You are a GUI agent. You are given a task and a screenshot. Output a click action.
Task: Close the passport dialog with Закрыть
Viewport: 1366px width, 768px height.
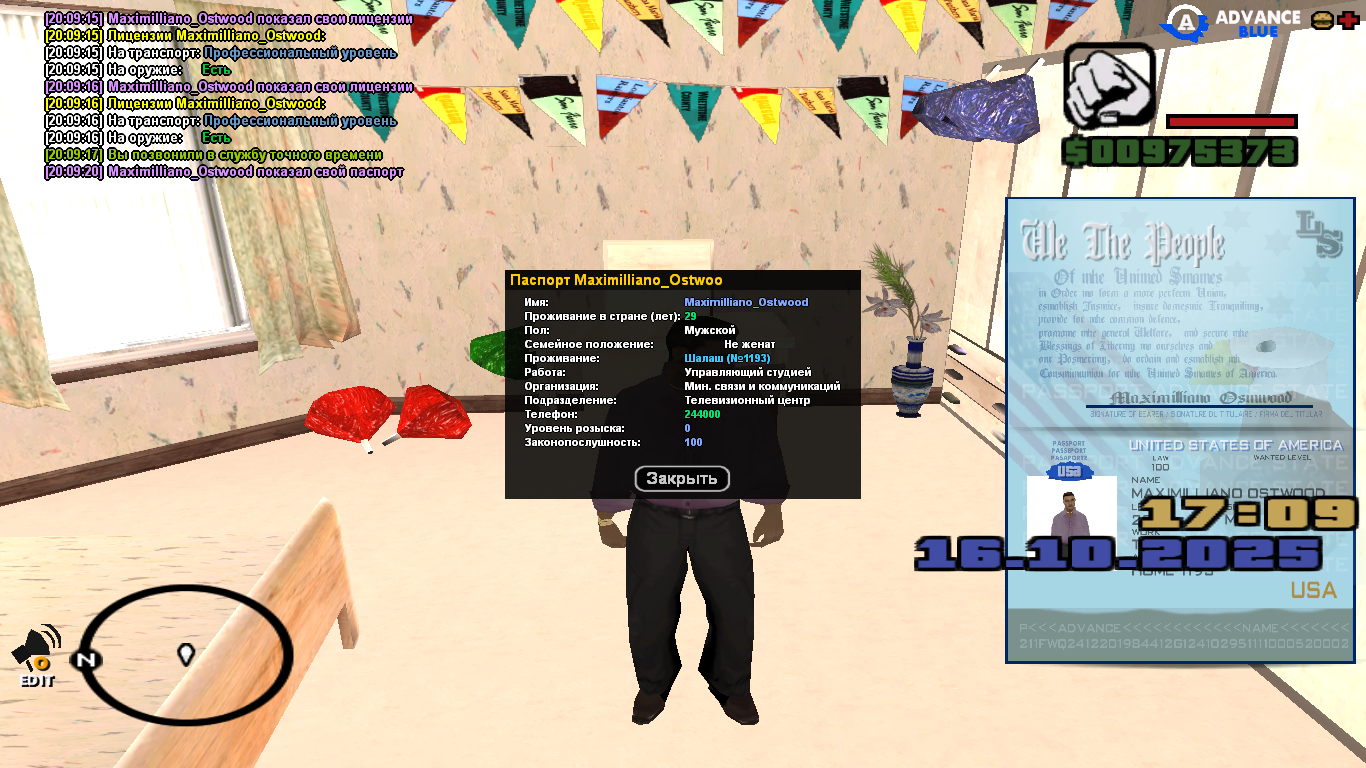point(682,479)
